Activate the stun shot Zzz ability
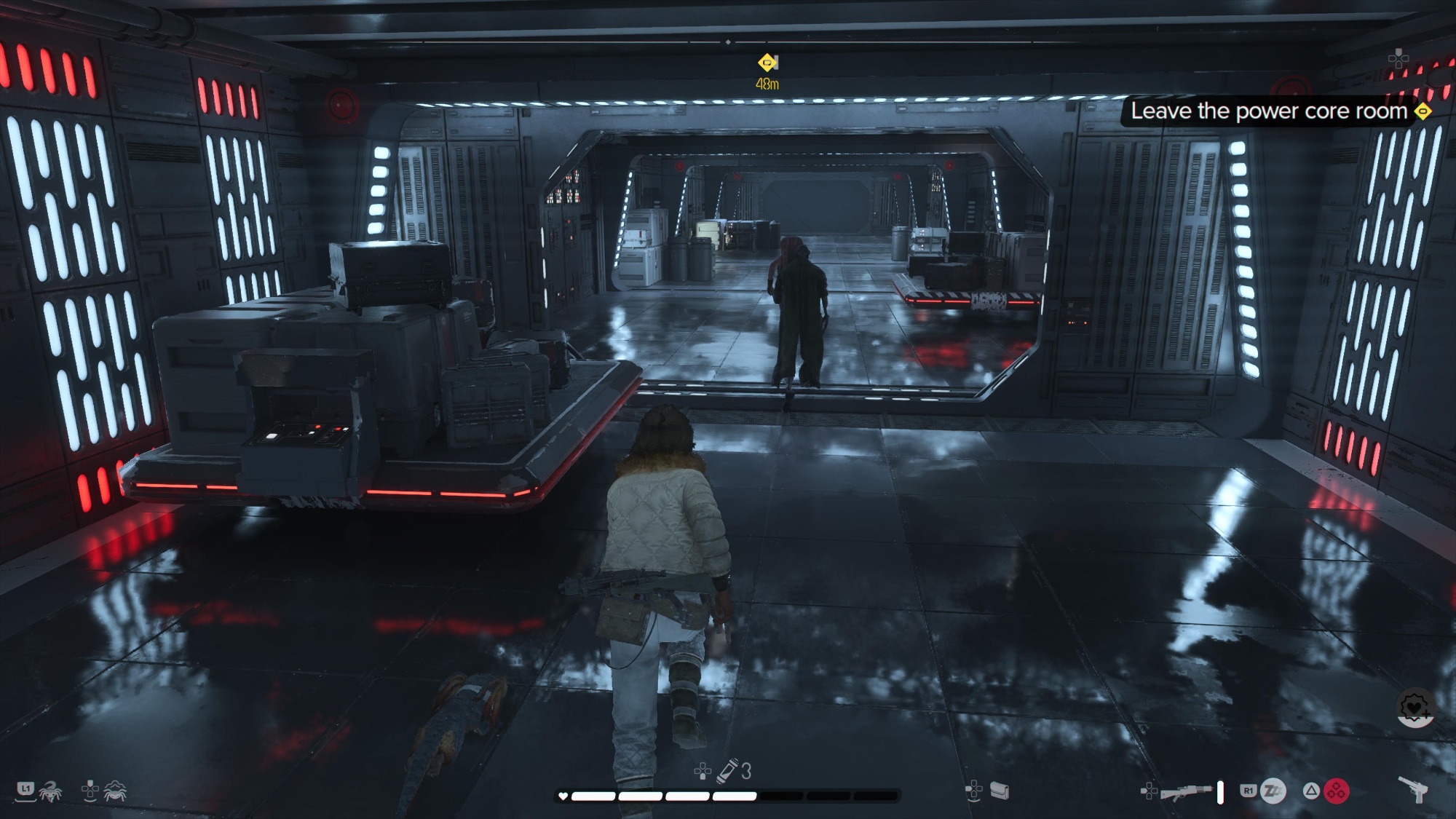Screen dimensions: 1456x819 click(1273, 791)
